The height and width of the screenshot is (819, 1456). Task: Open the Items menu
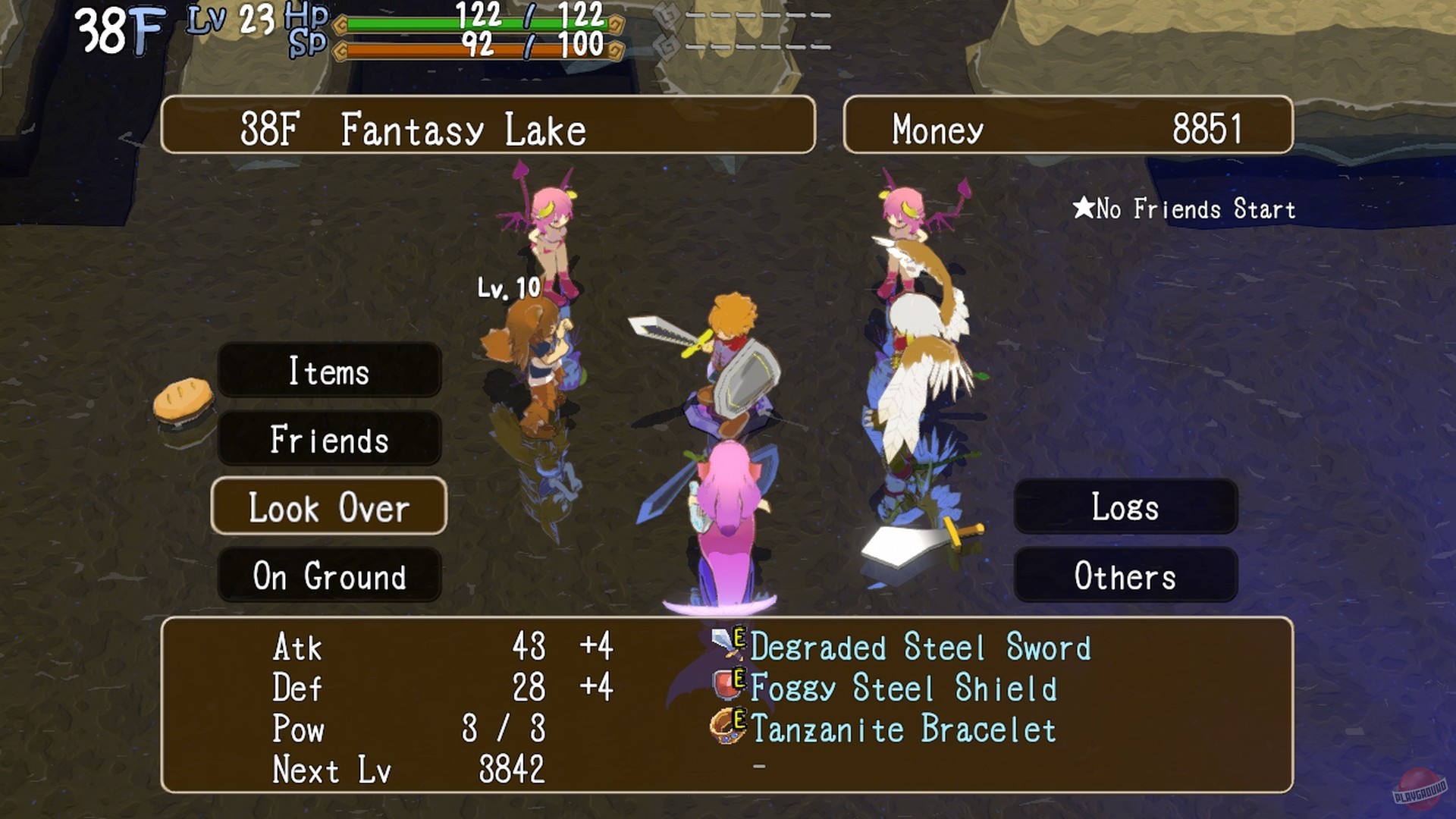[329, 372]
